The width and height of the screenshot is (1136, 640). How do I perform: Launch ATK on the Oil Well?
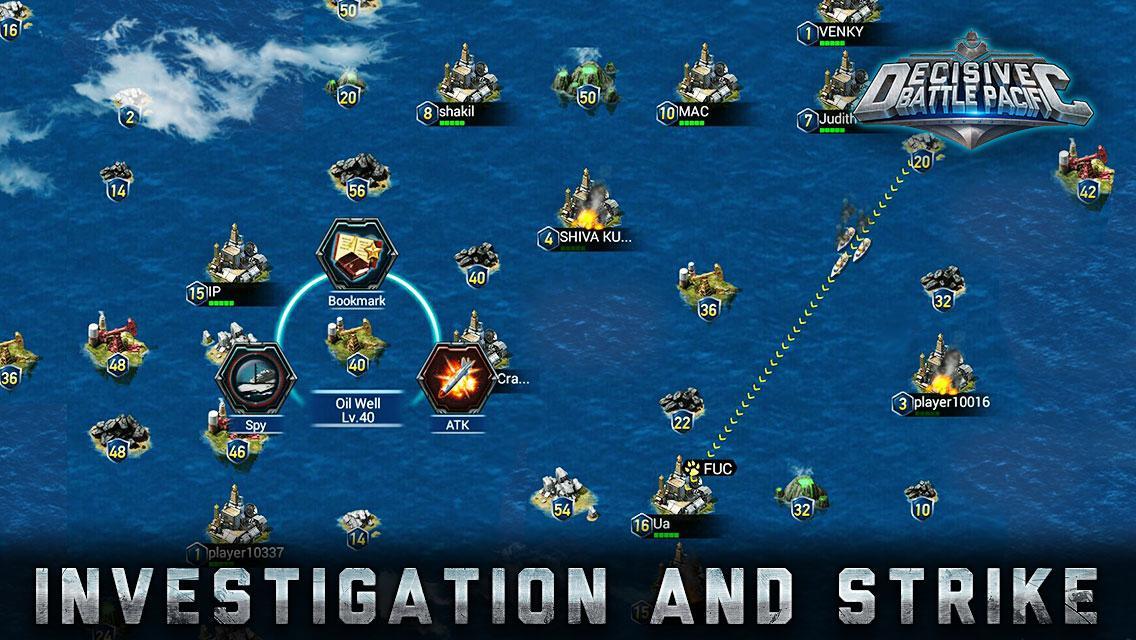coord(458,384)
